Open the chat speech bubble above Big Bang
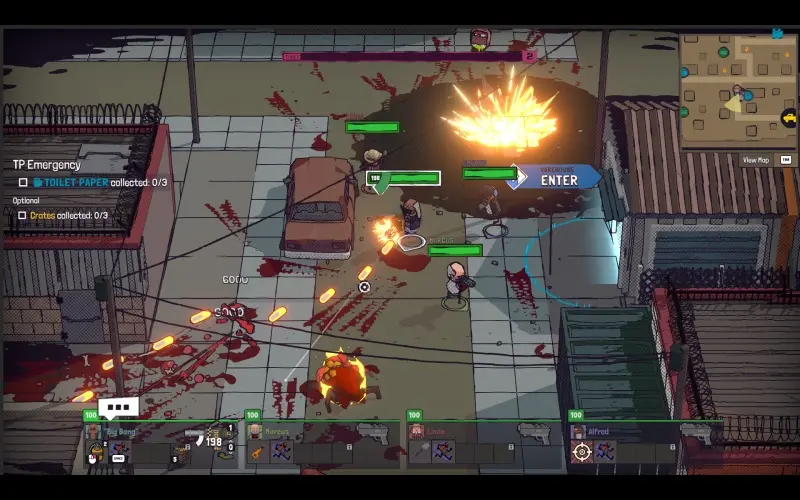This screenshot has width=800, height=500. 119,407
